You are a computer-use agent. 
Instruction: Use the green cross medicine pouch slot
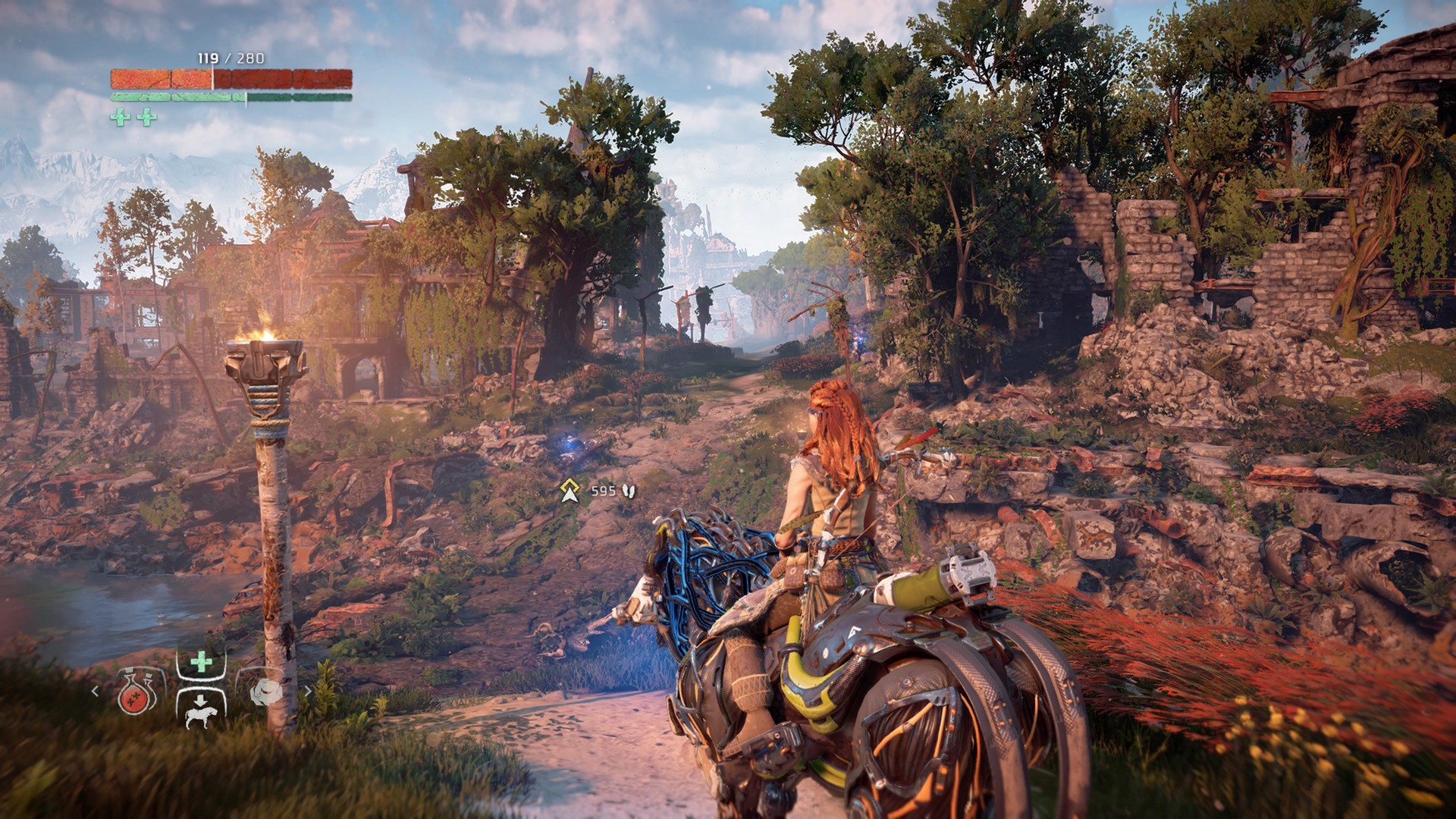[201, 663]
